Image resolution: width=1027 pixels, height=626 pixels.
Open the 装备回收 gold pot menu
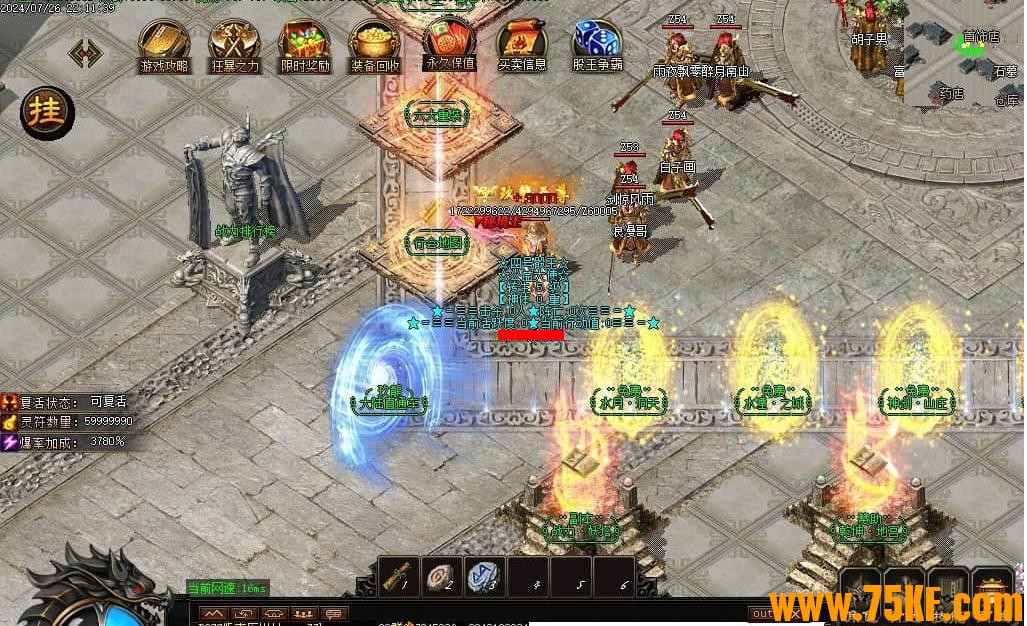tap(375, 42)
